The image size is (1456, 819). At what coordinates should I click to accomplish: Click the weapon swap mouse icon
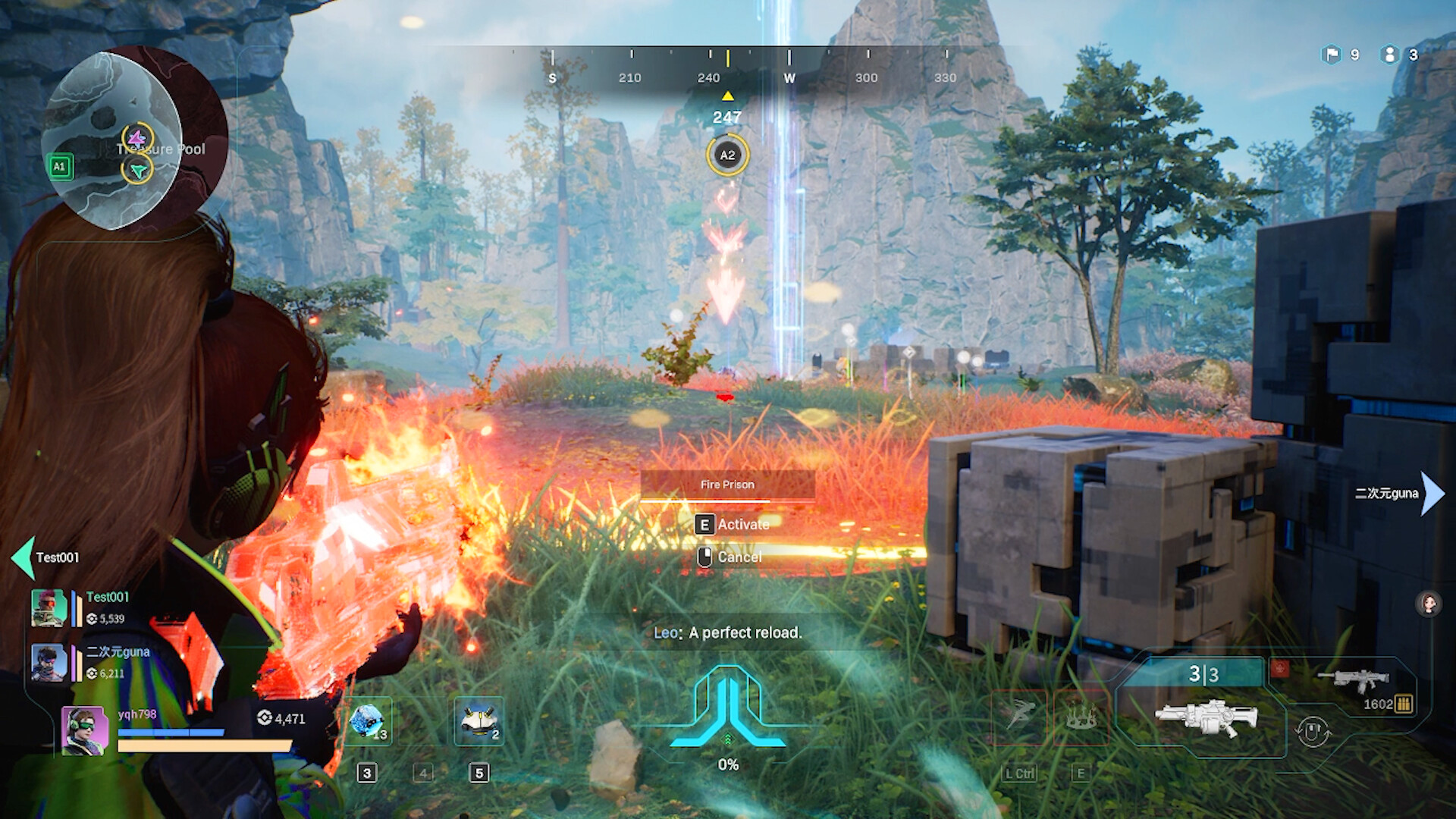[1313, 732]
